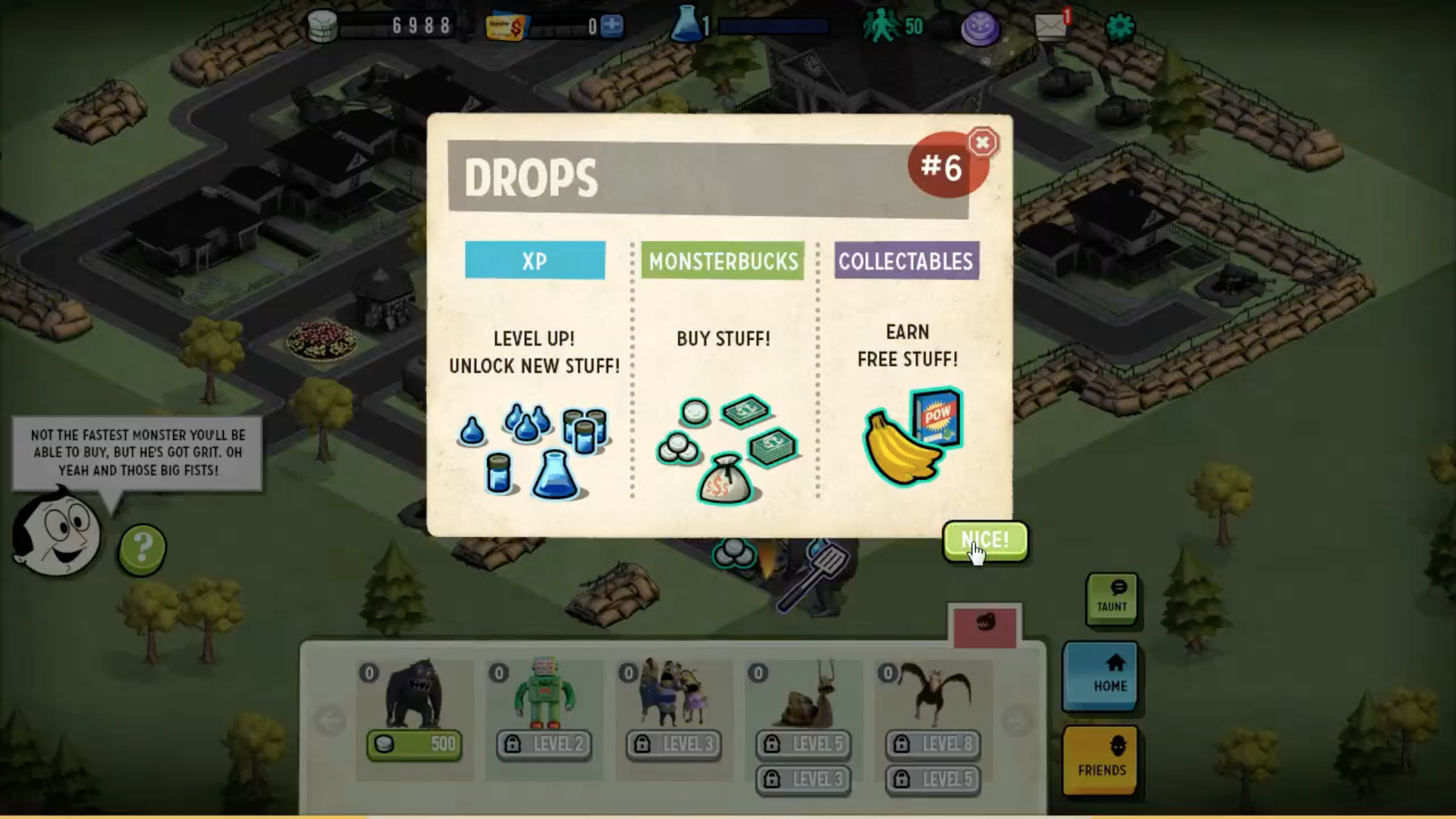Image resolution: width=1456 pixels, height=819 pixels.
Task: Select the locked robot monster card
Action: (544, 694)
